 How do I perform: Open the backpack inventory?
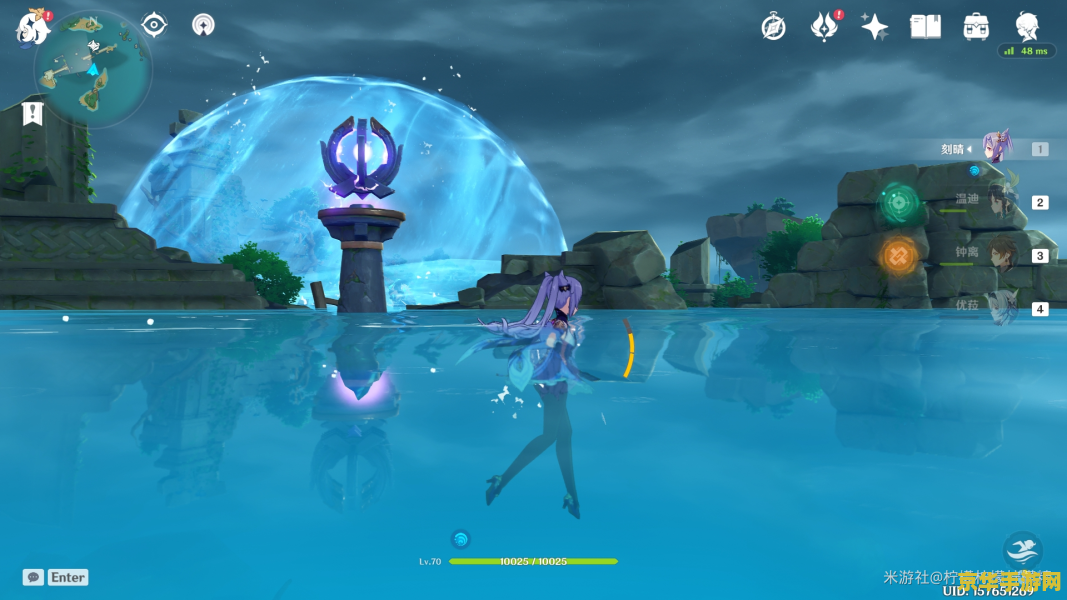point(977,27)
